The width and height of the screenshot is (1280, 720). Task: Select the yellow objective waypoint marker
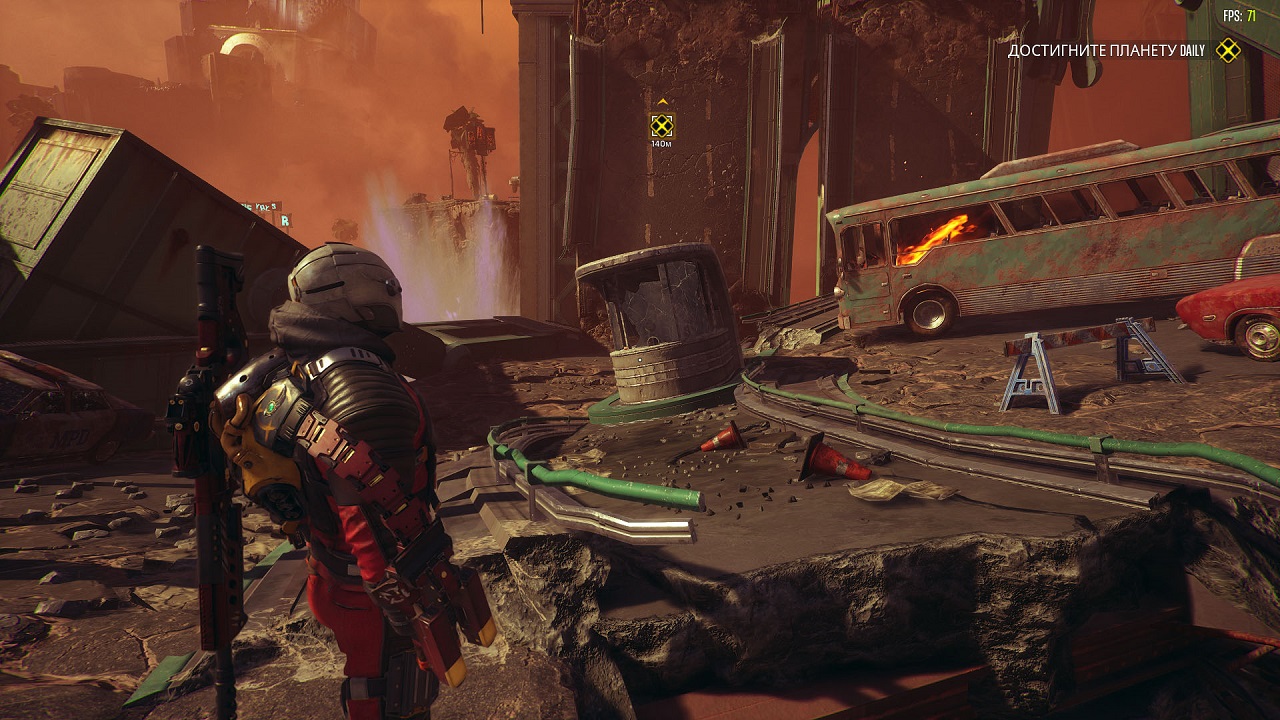[x=661, y=125]
